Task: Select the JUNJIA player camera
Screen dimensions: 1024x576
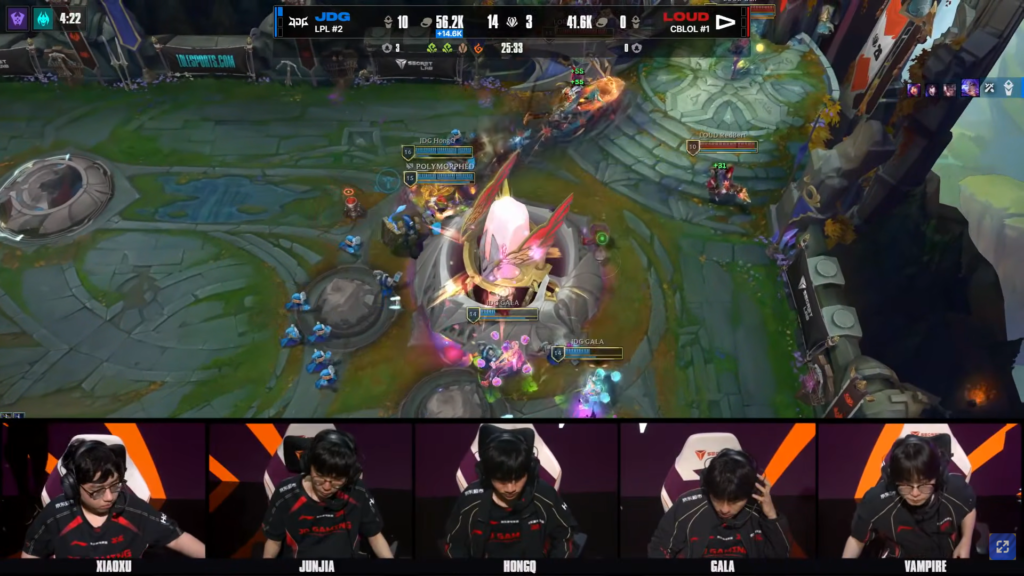Action: click(x=309, y=490)
